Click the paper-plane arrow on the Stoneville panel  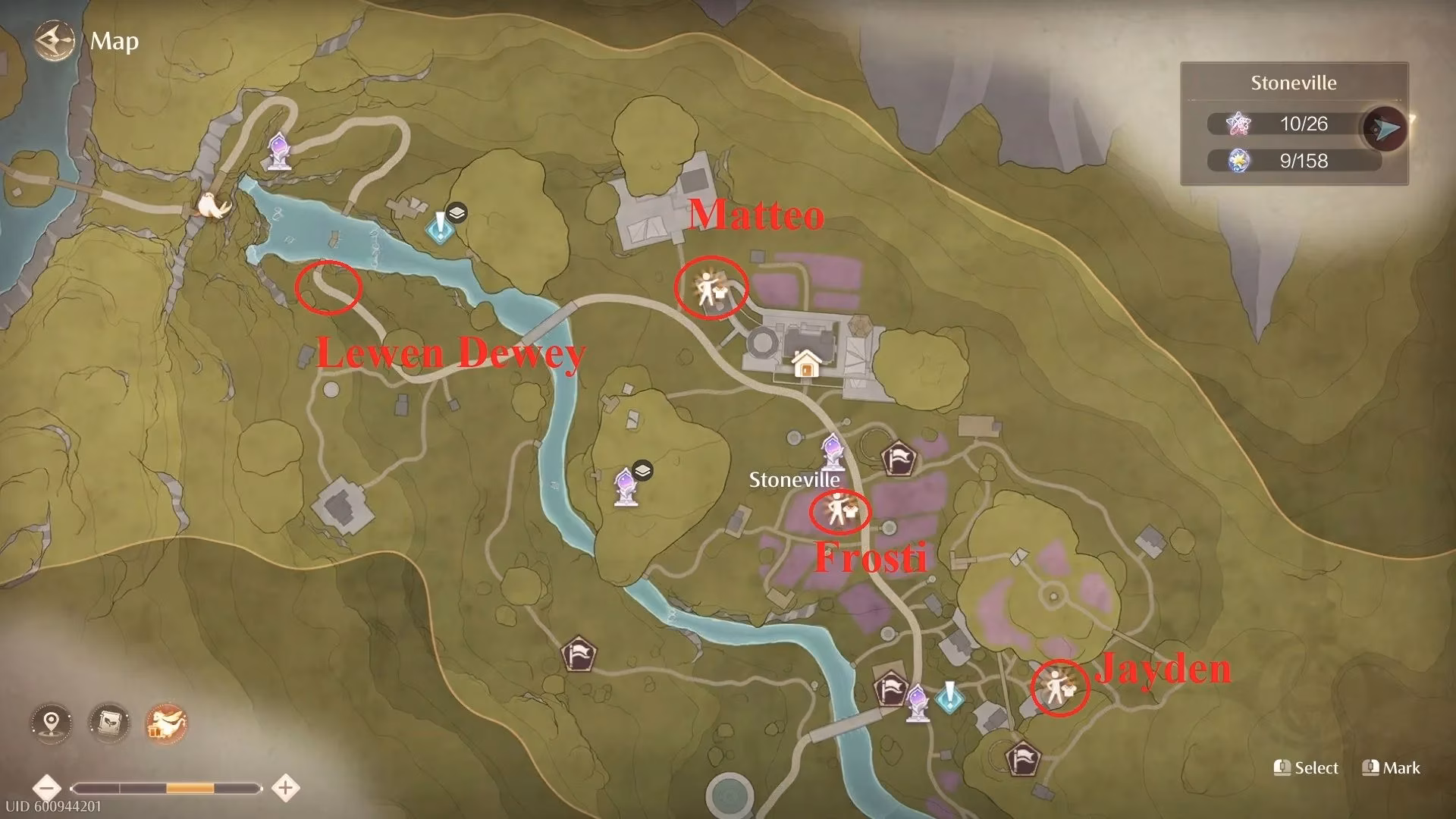(x=1388, y=130)
